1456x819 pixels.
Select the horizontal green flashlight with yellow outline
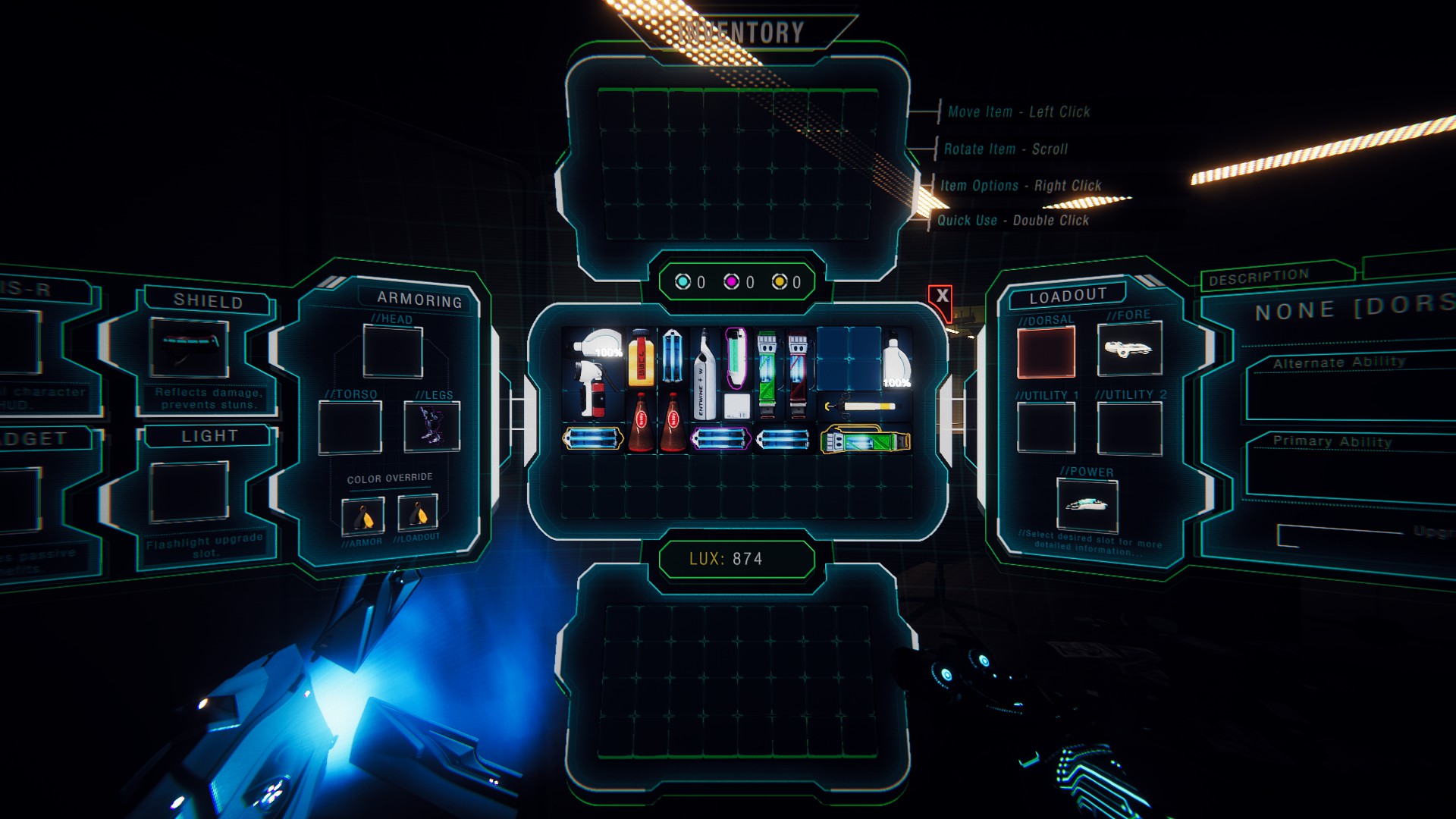pos(864,441)
